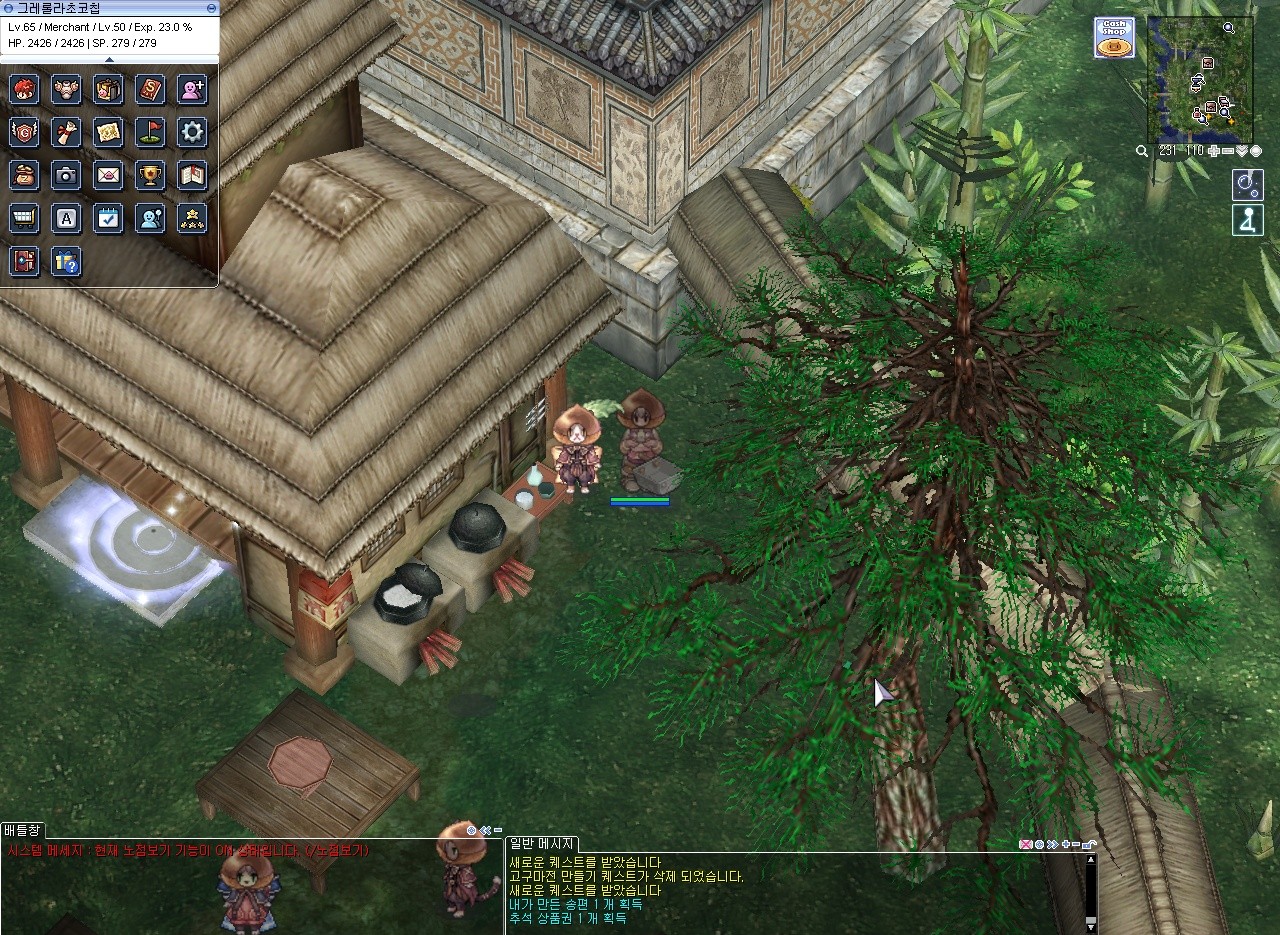Open the world map parchment icon
Image resolution: width=1280 pixels, height=935 pixels.
tap(108, 132)
